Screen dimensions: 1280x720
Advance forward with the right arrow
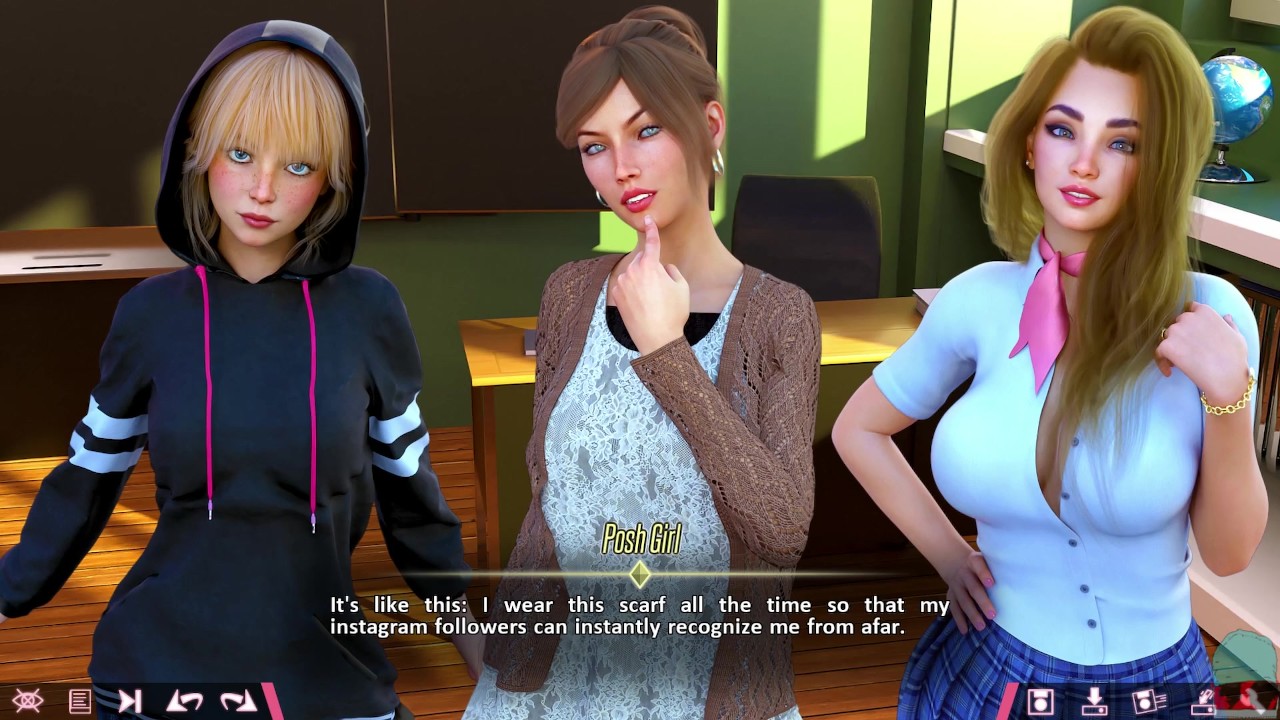238,701
